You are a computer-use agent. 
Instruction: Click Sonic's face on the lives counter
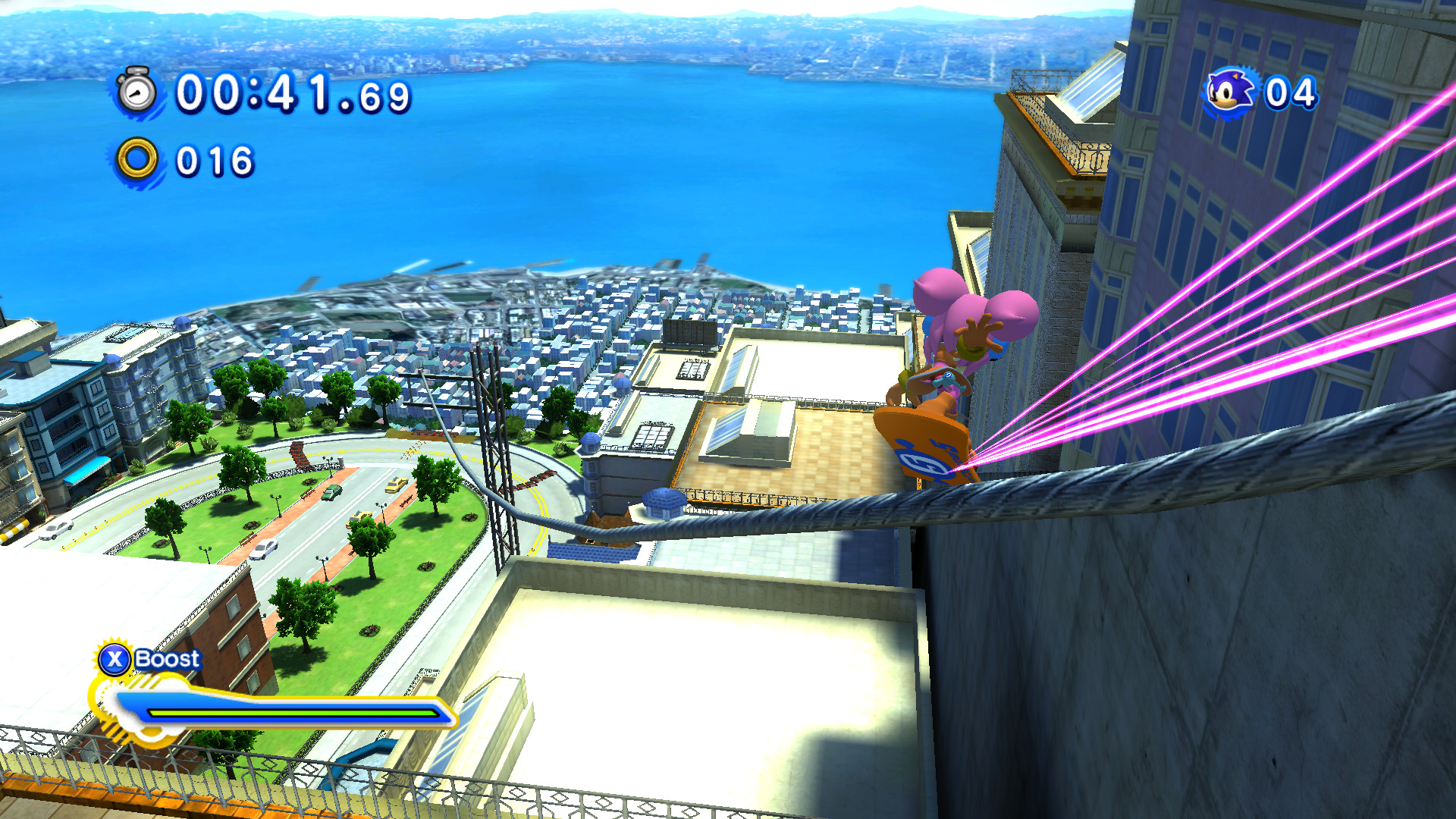point(1227,93)
